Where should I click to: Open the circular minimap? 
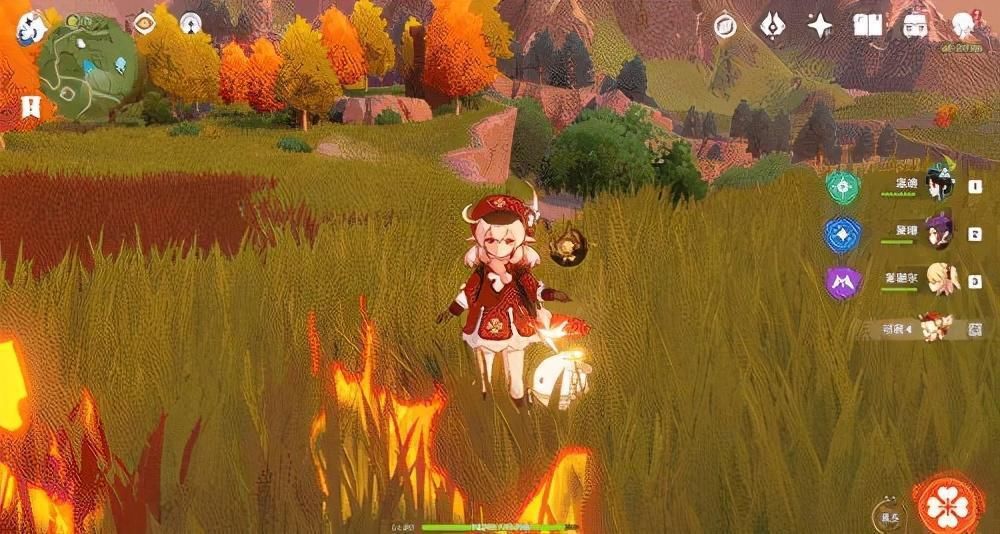point(89,67)
